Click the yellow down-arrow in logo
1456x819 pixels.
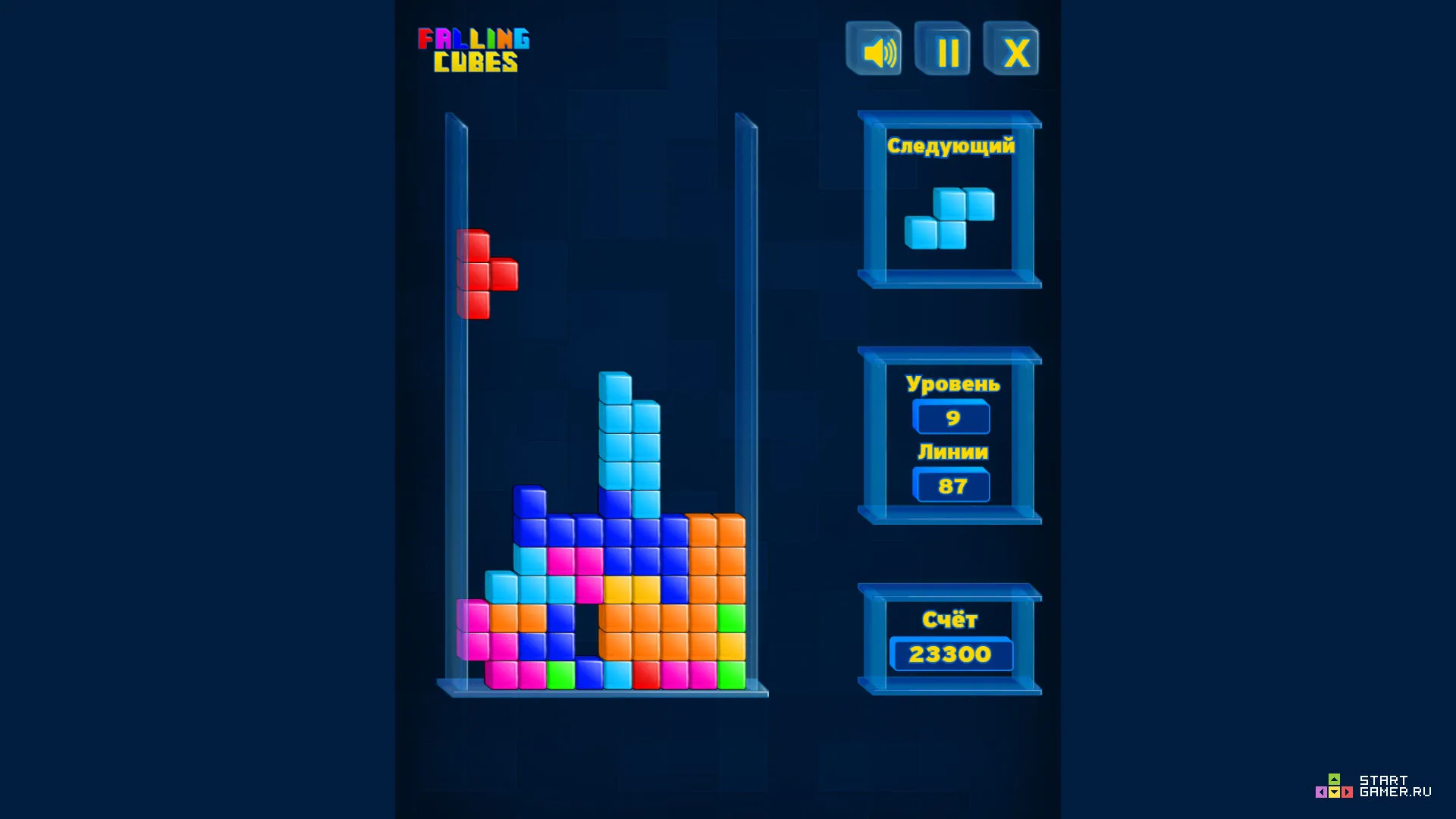click(1334, 792)
